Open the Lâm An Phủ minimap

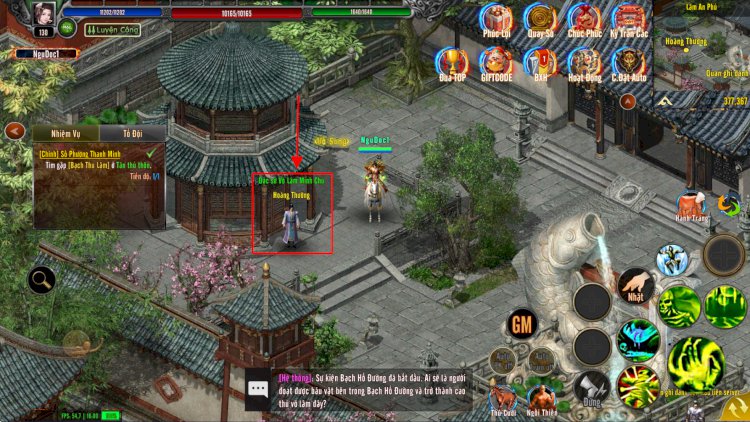[x=700, y=50]
